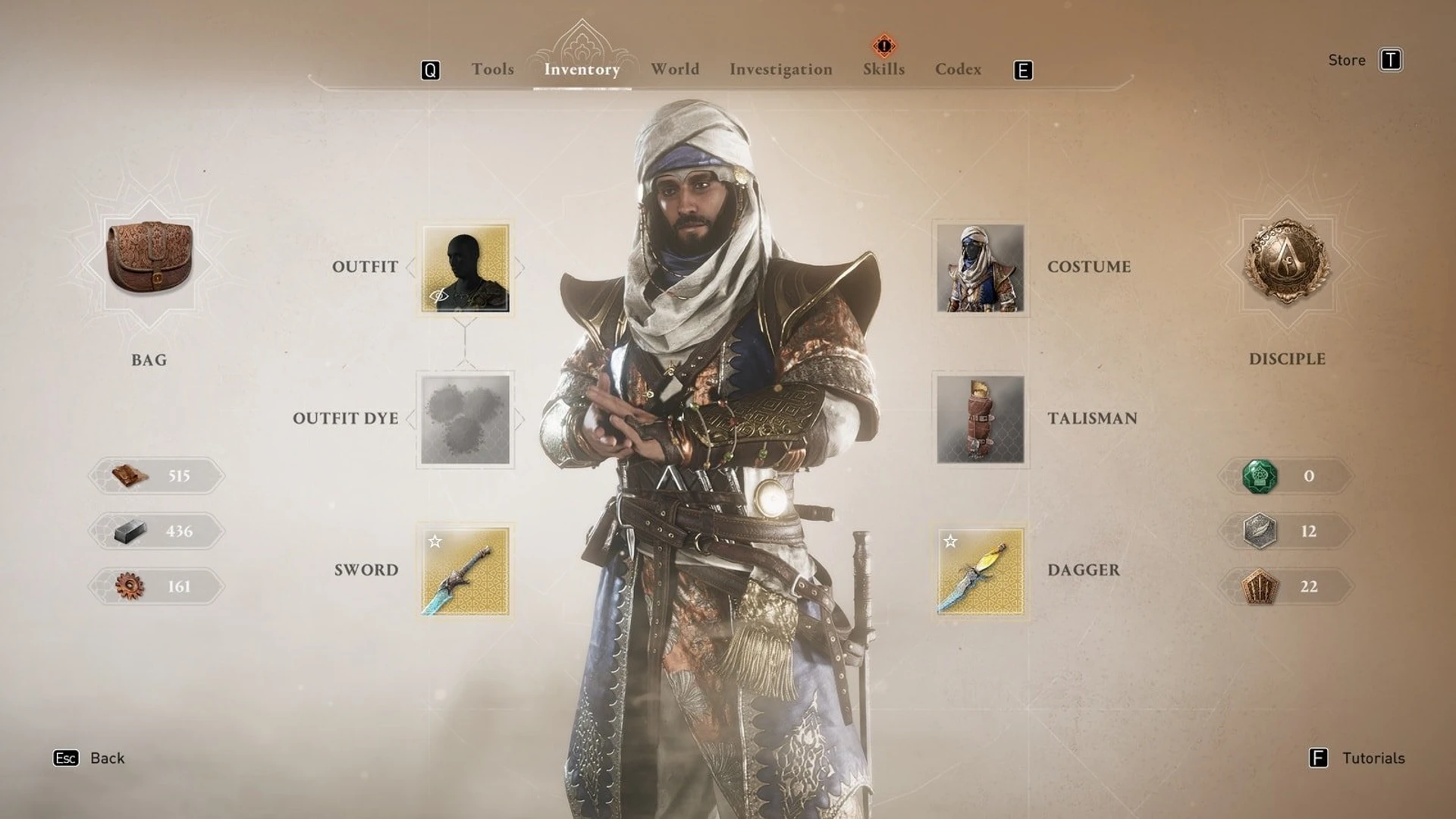Switch to the Skills tab
The height and width of the screenshot is (819, 1456).
coord(883,69)
